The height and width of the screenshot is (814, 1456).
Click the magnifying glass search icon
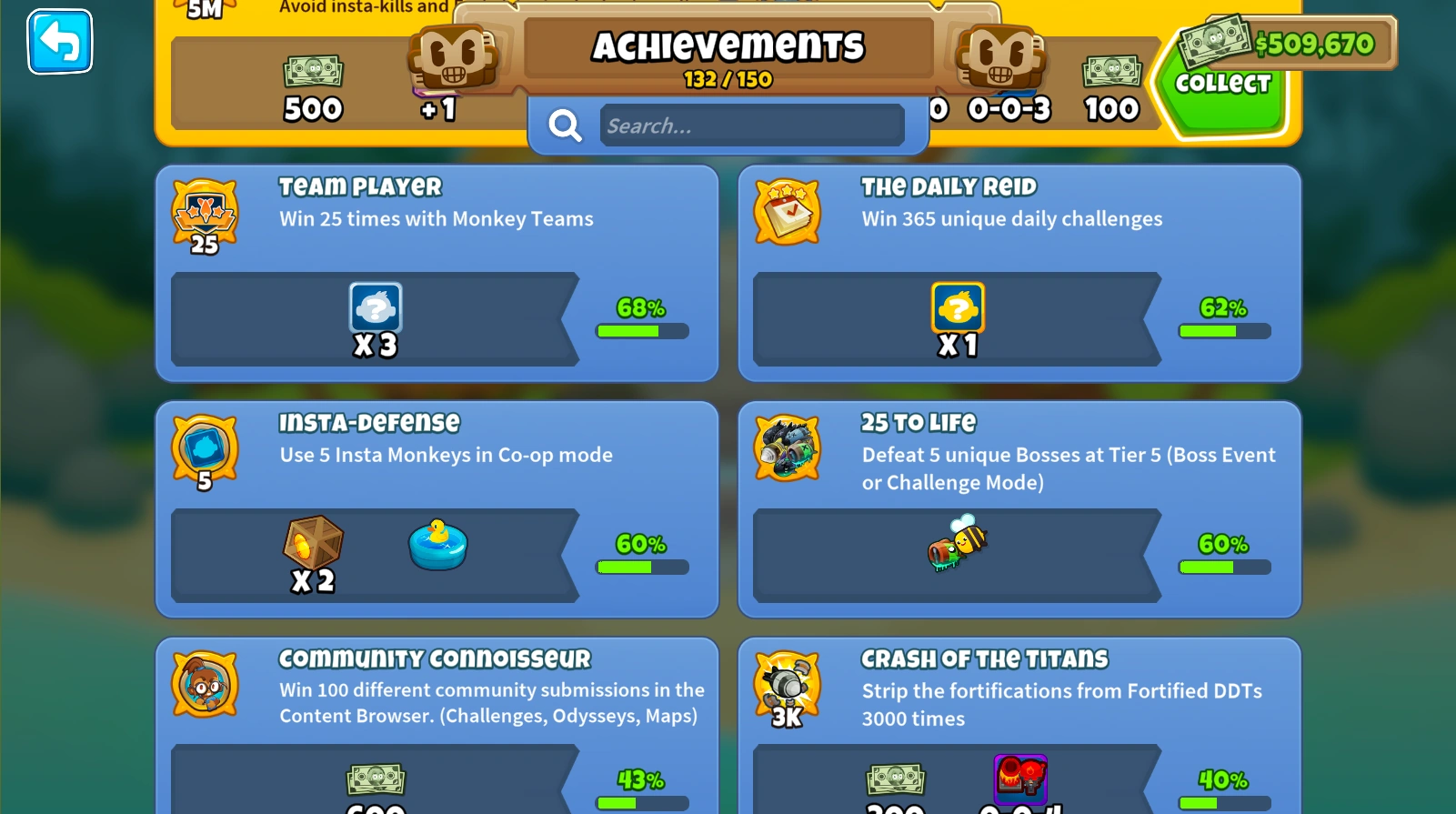[x=565, y=126]
